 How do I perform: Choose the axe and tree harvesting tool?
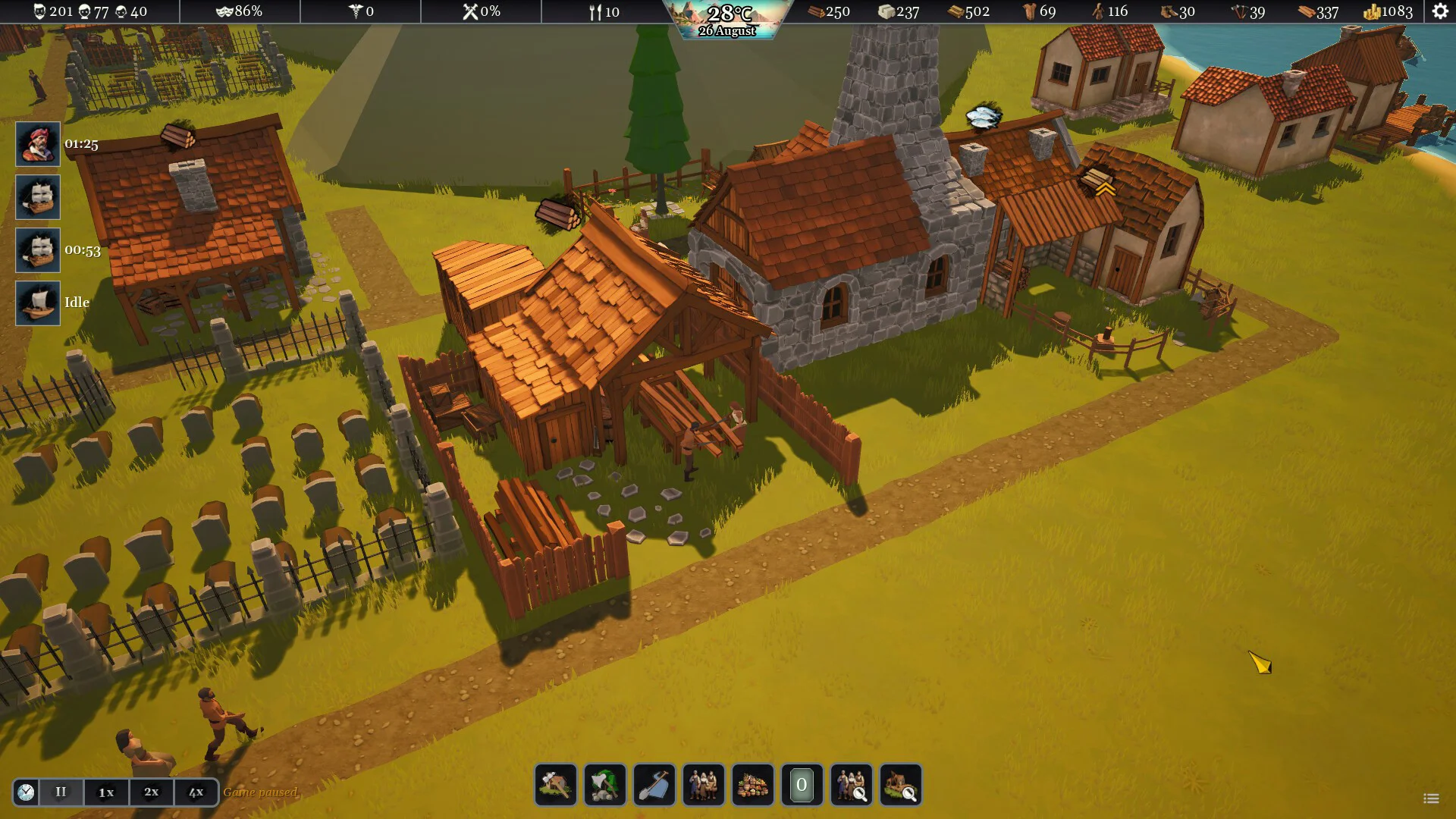[605, 785]
